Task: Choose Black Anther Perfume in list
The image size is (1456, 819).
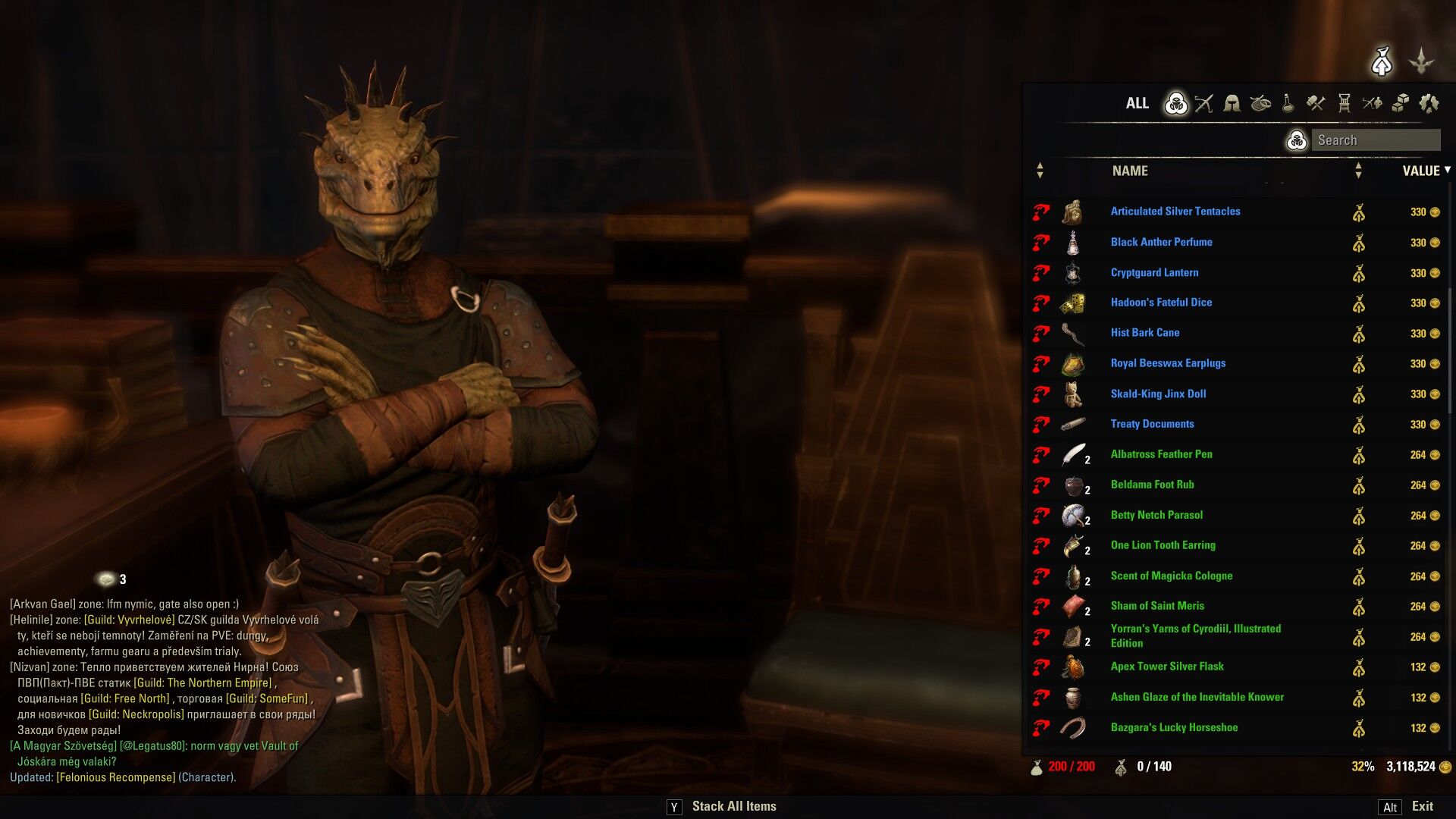Action: [1161, 242]
